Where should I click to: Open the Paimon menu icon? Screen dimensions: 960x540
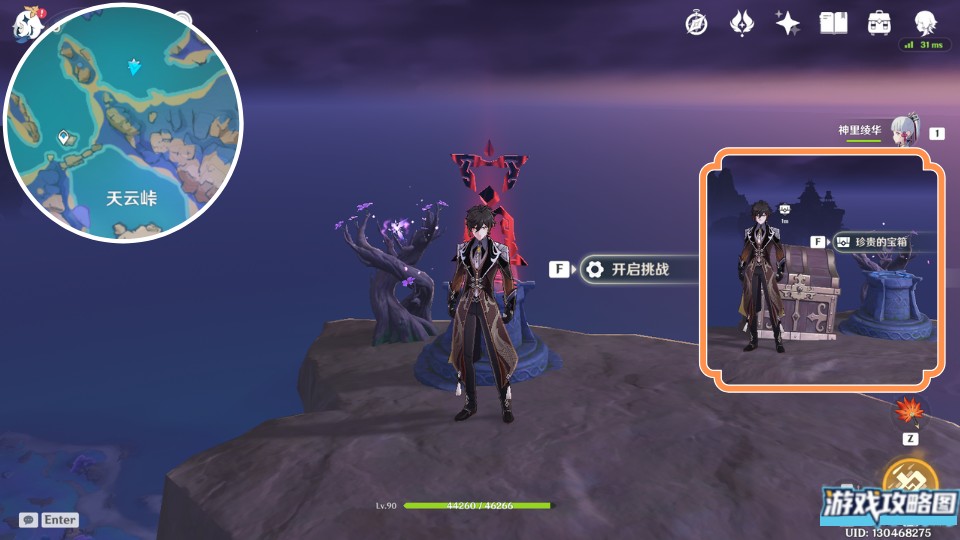(27, 22)
